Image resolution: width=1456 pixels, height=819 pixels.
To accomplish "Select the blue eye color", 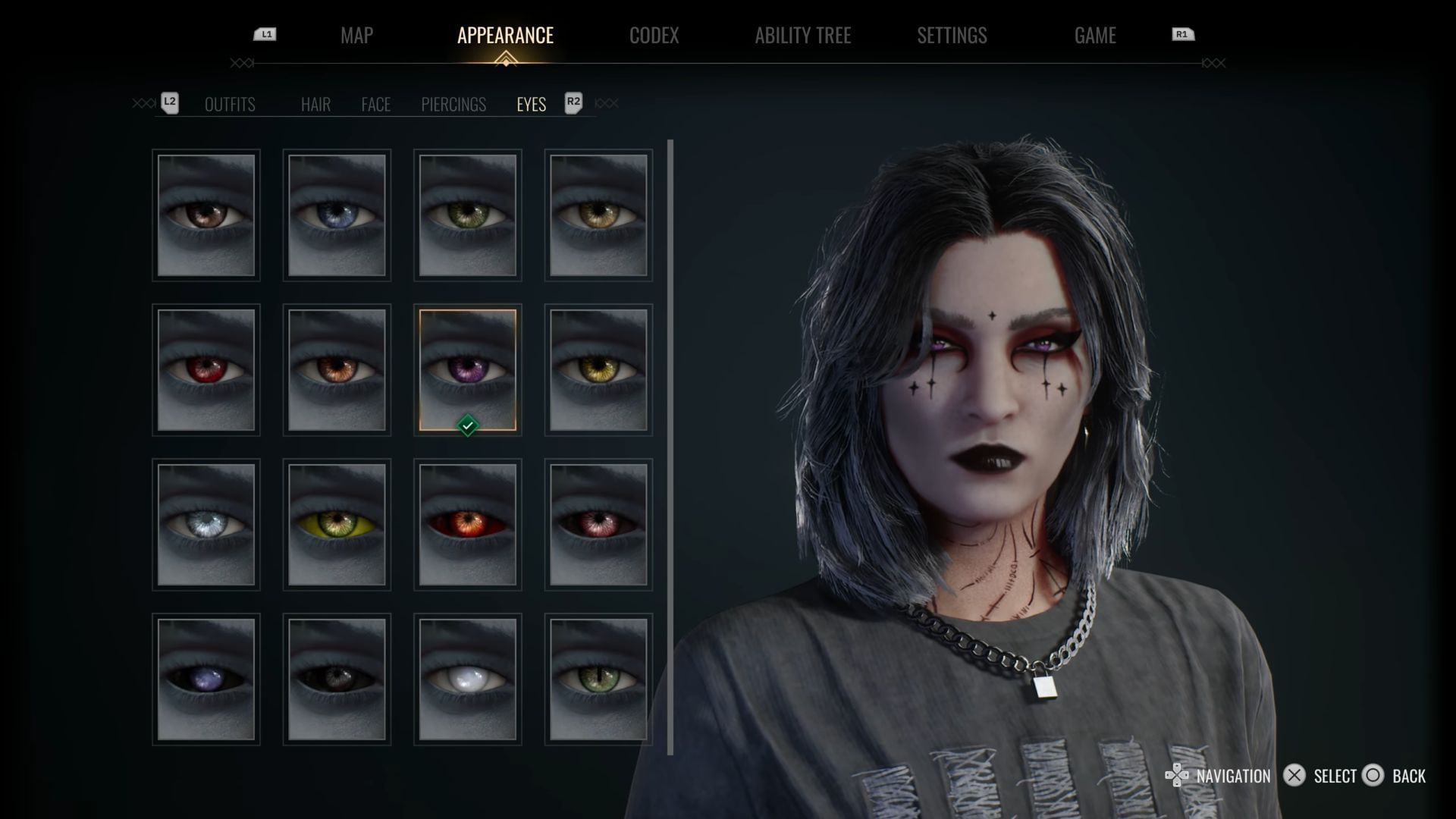I will 337,215.
